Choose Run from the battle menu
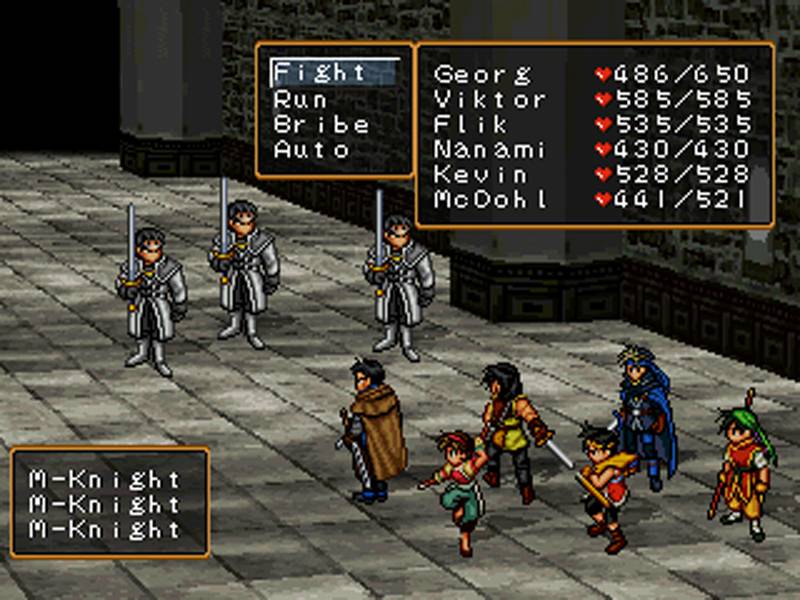 (x=300, y=99)
